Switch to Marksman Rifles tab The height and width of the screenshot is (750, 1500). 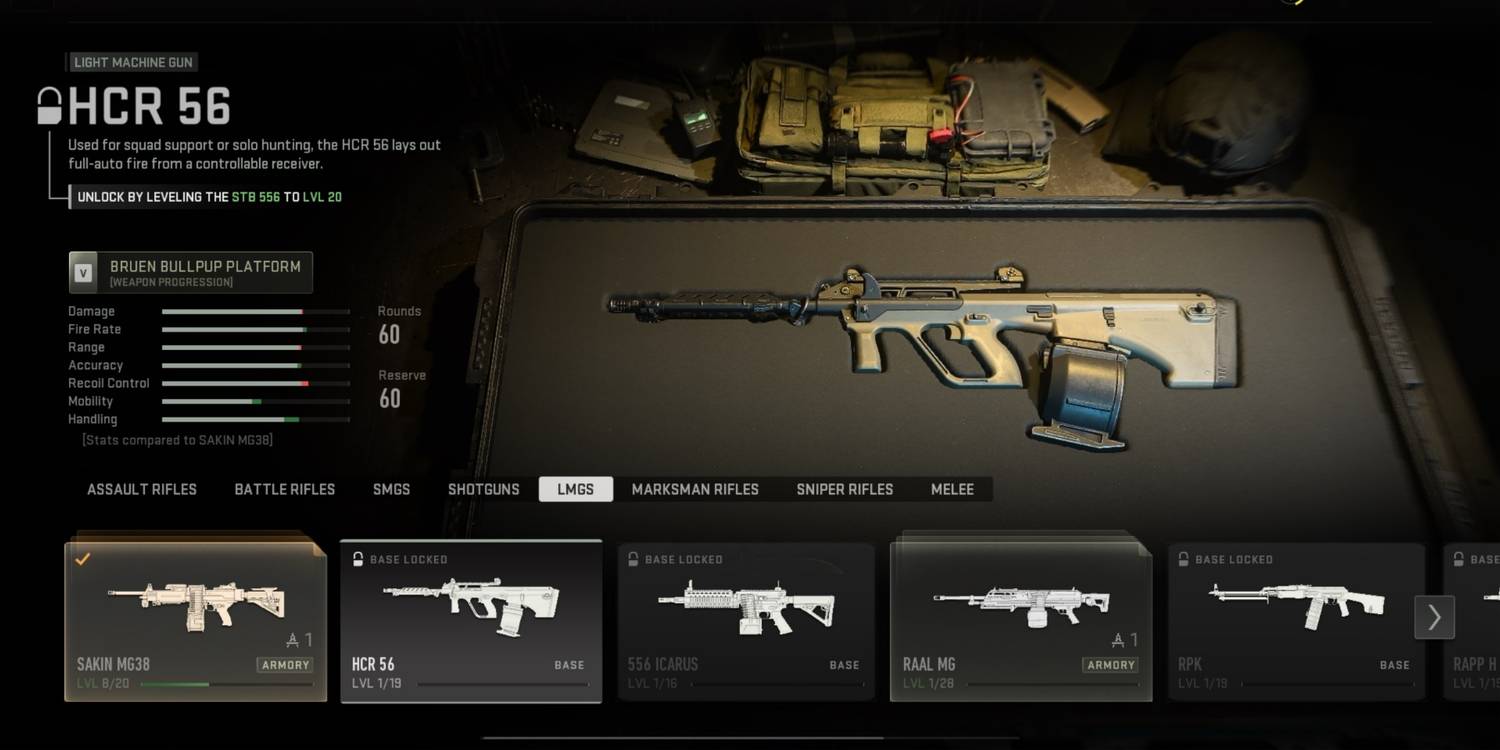695,489
